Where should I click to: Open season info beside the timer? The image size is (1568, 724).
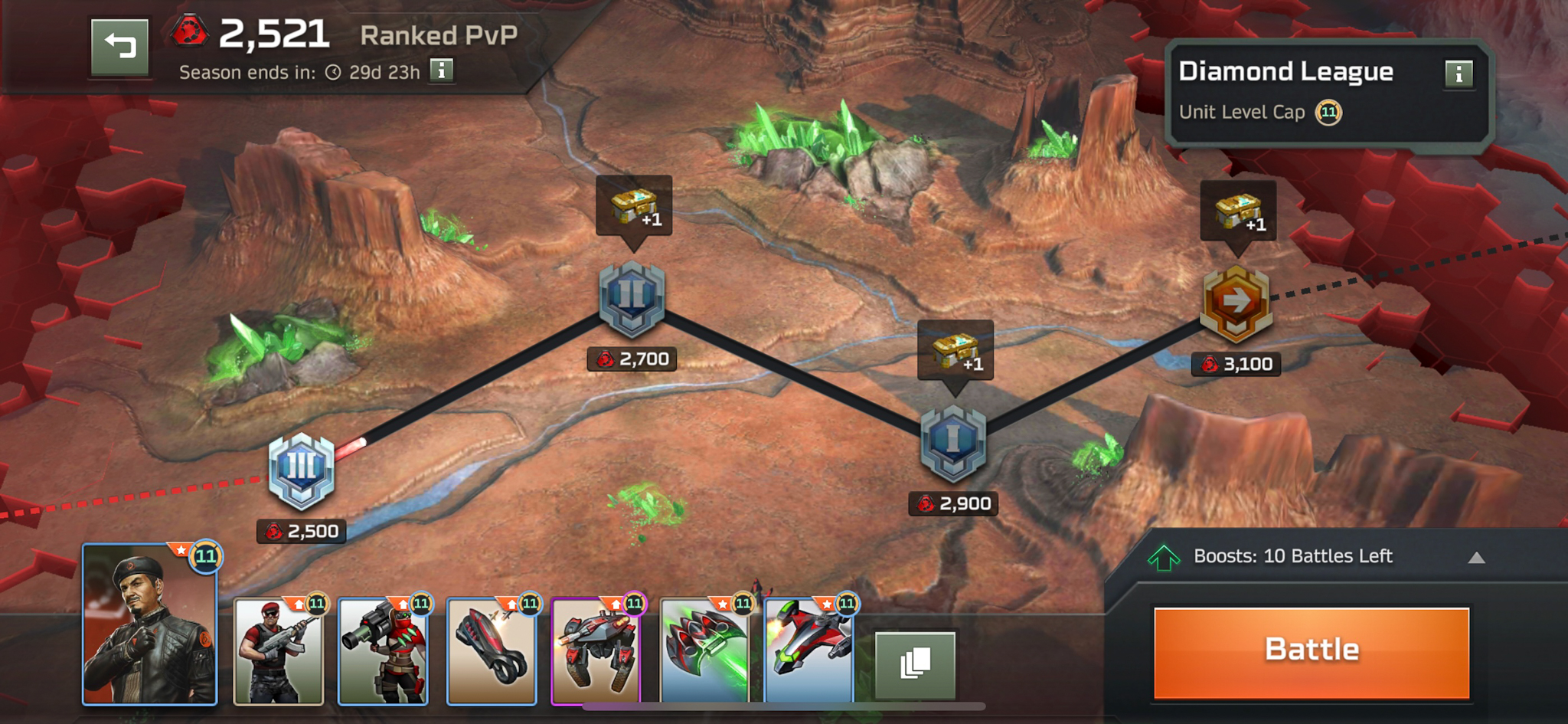(442, 70)
